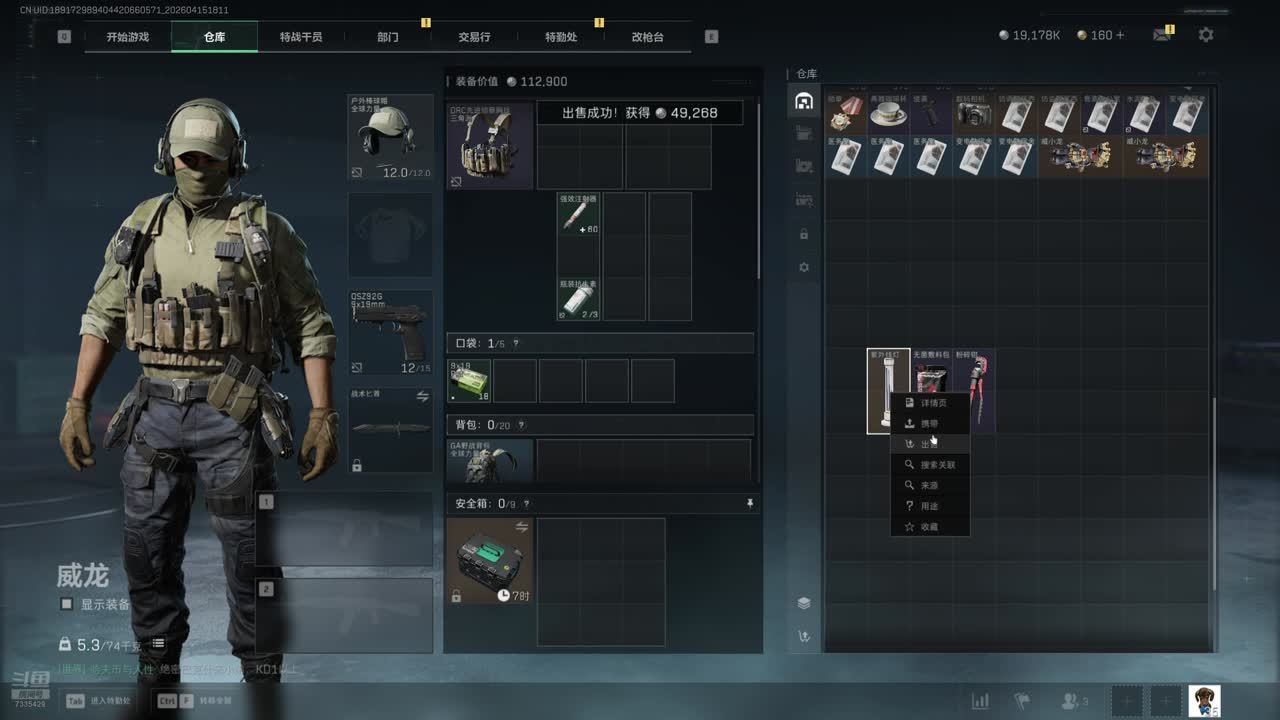Open the 改枪台 gunsmith tab
Screen dimensions: 1280x720
click(x=647, y=37)
